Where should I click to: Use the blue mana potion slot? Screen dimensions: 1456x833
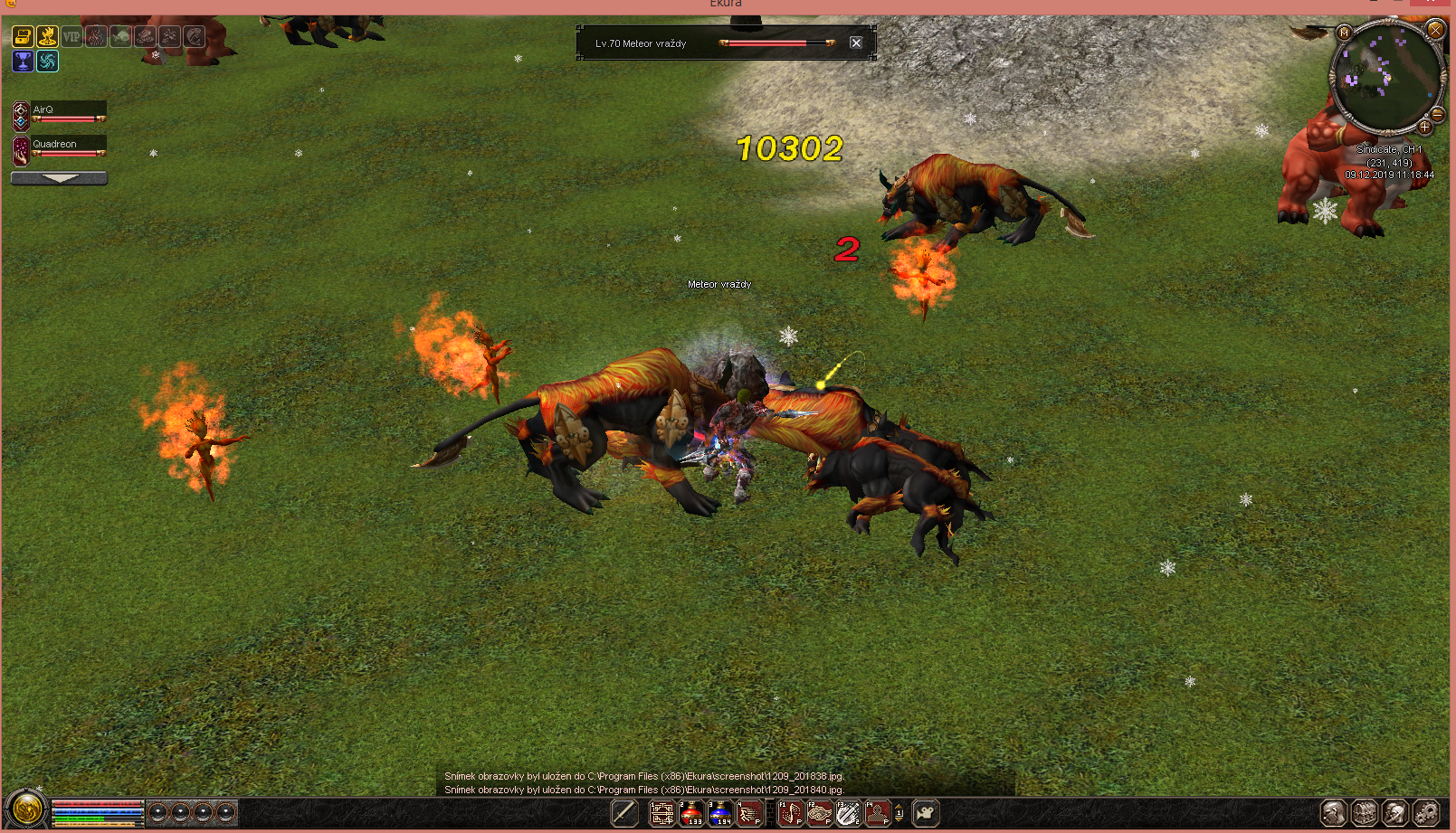tap(720, 813)
